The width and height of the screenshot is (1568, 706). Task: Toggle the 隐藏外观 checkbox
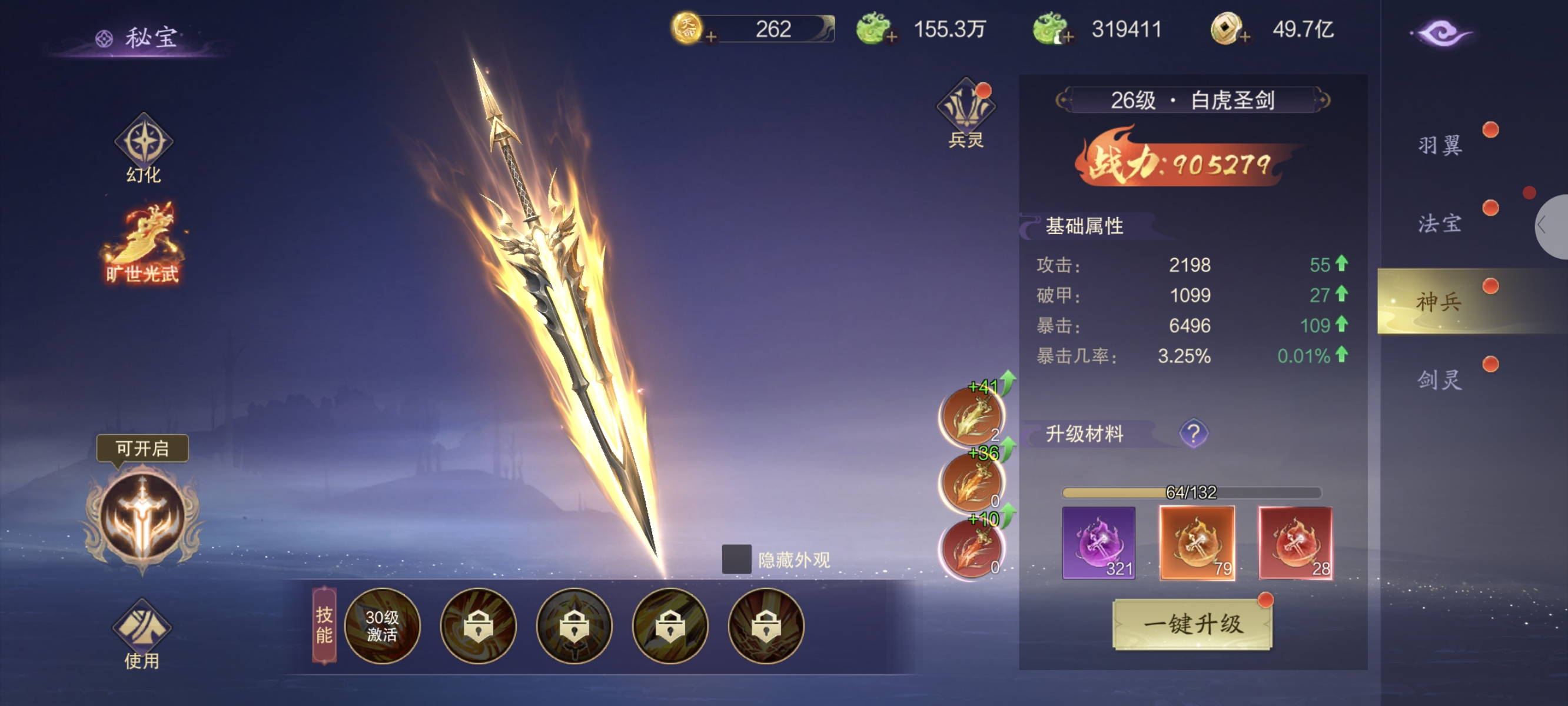point(736,560)
